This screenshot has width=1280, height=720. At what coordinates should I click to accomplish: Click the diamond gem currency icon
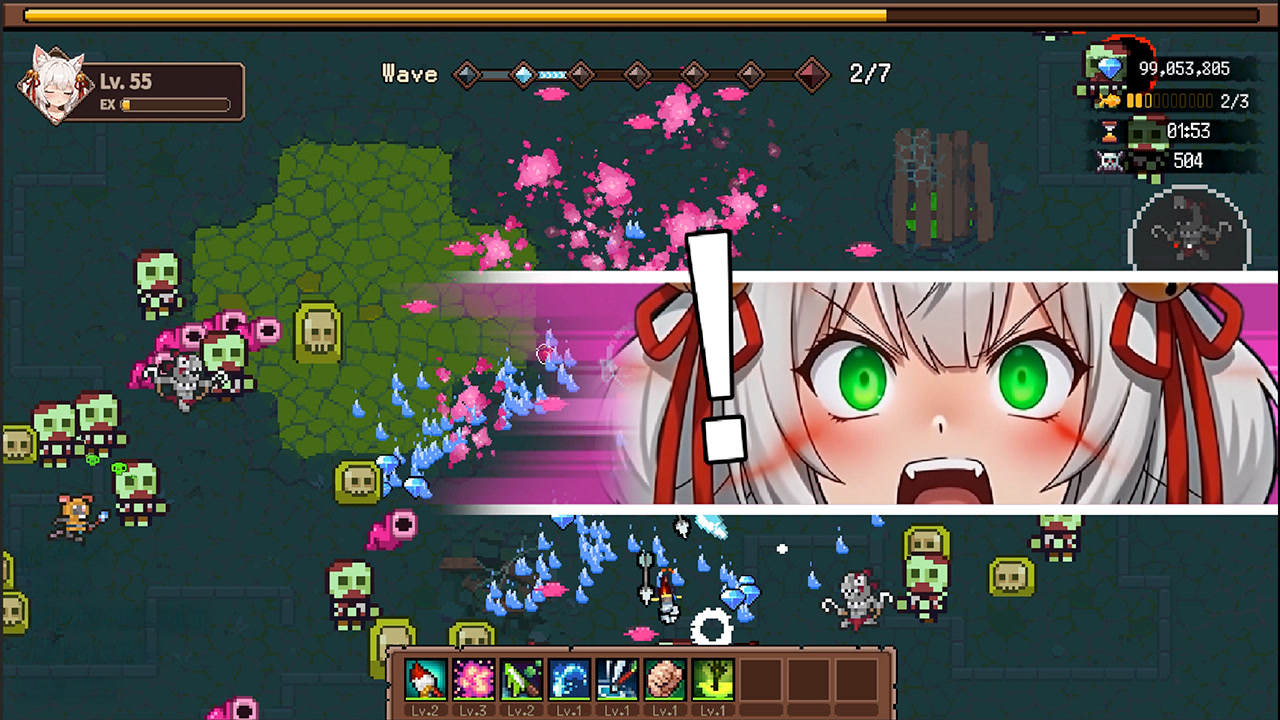[1111, 69]
